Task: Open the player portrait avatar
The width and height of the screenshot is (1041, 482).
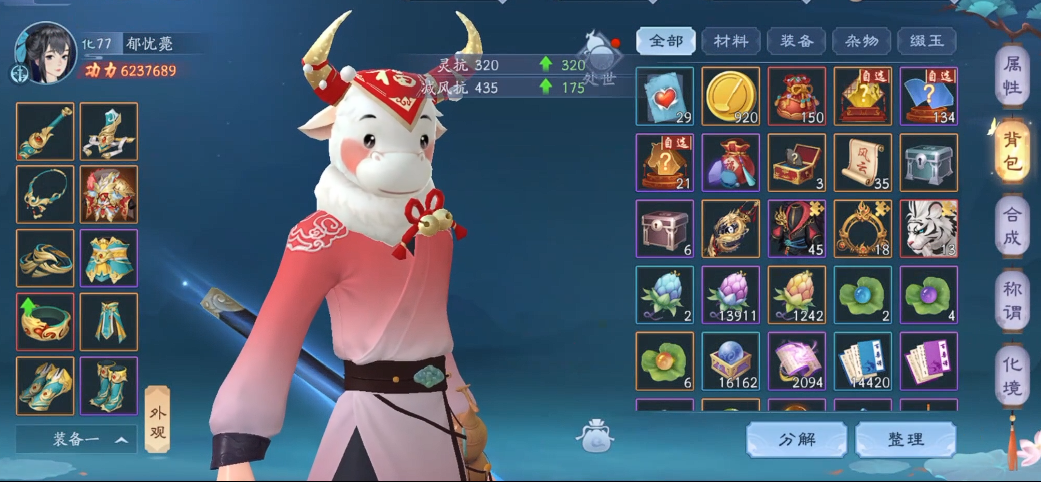Action: [45, 52]
